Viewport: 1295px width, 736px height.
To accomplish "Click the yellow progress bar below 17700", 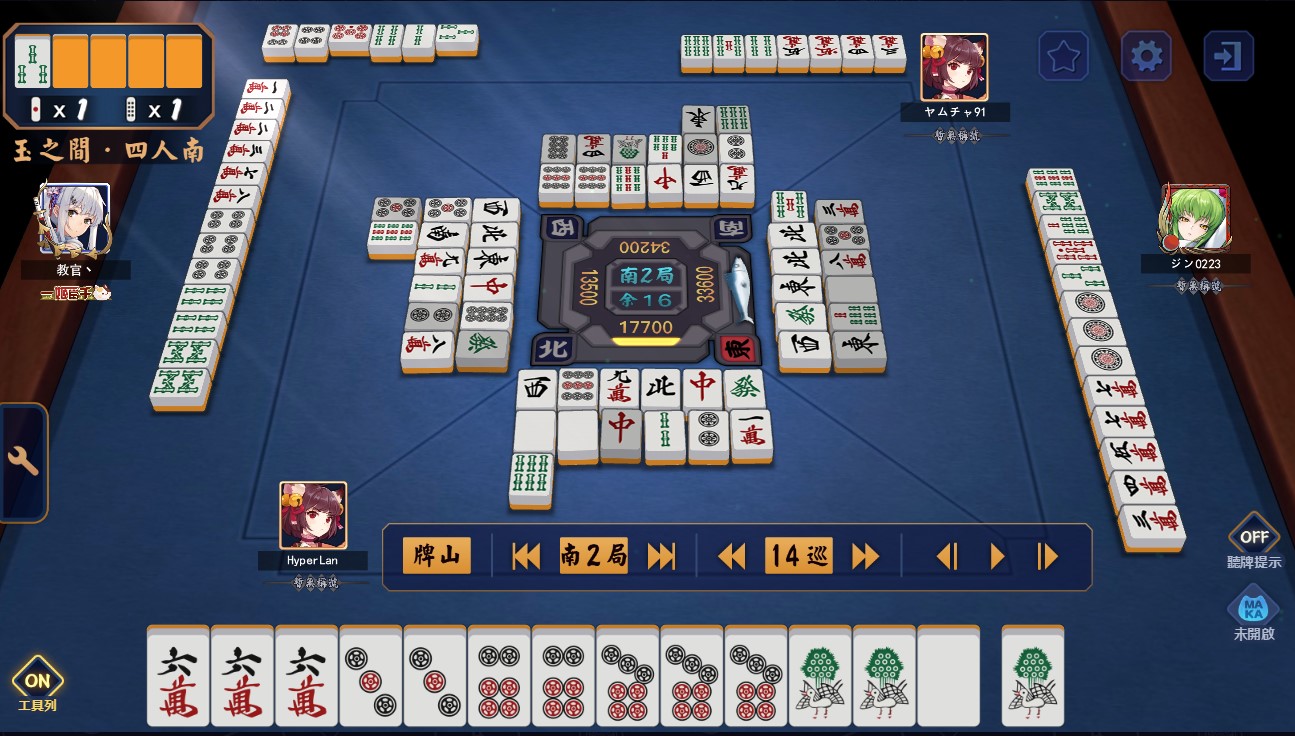I will click(x=645, y=340).
